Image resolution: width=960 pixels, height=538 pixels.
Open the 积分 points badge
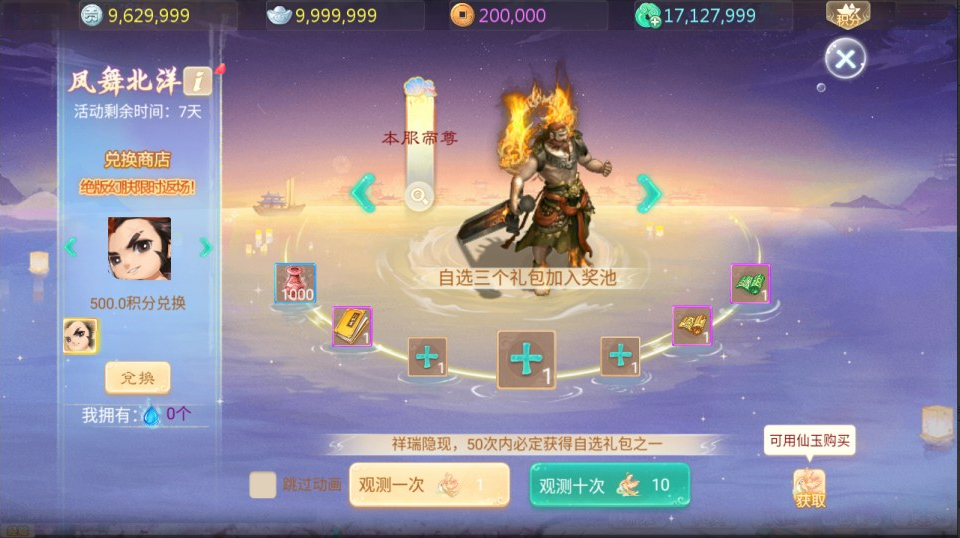coord(848,15)
